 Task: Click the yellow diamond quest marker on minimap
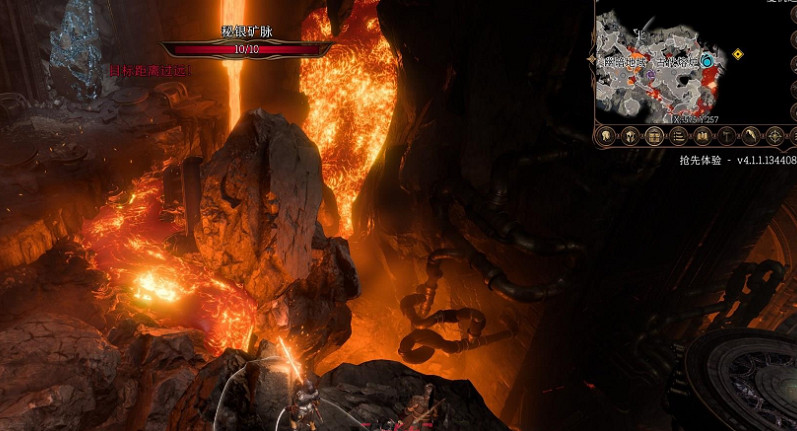(738, 54)
